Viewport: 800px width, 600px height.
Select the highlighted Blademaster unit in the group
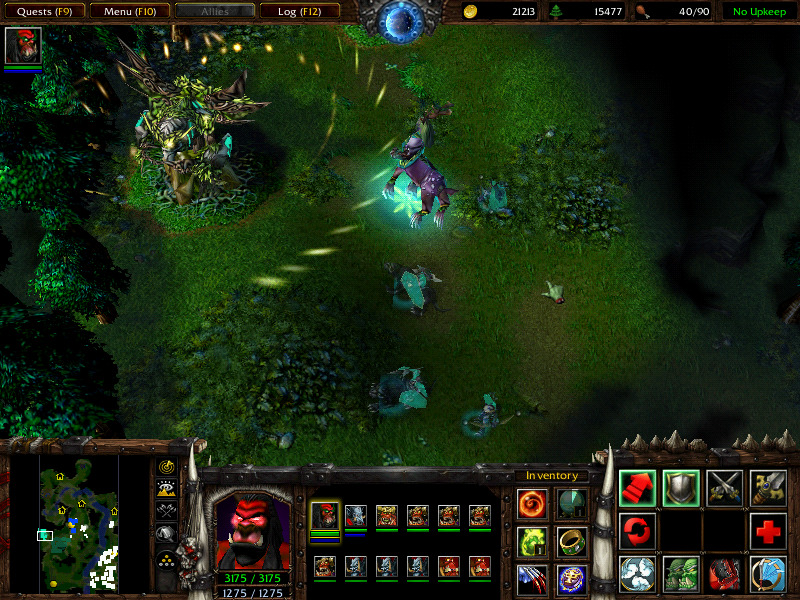tap(325, 517)
